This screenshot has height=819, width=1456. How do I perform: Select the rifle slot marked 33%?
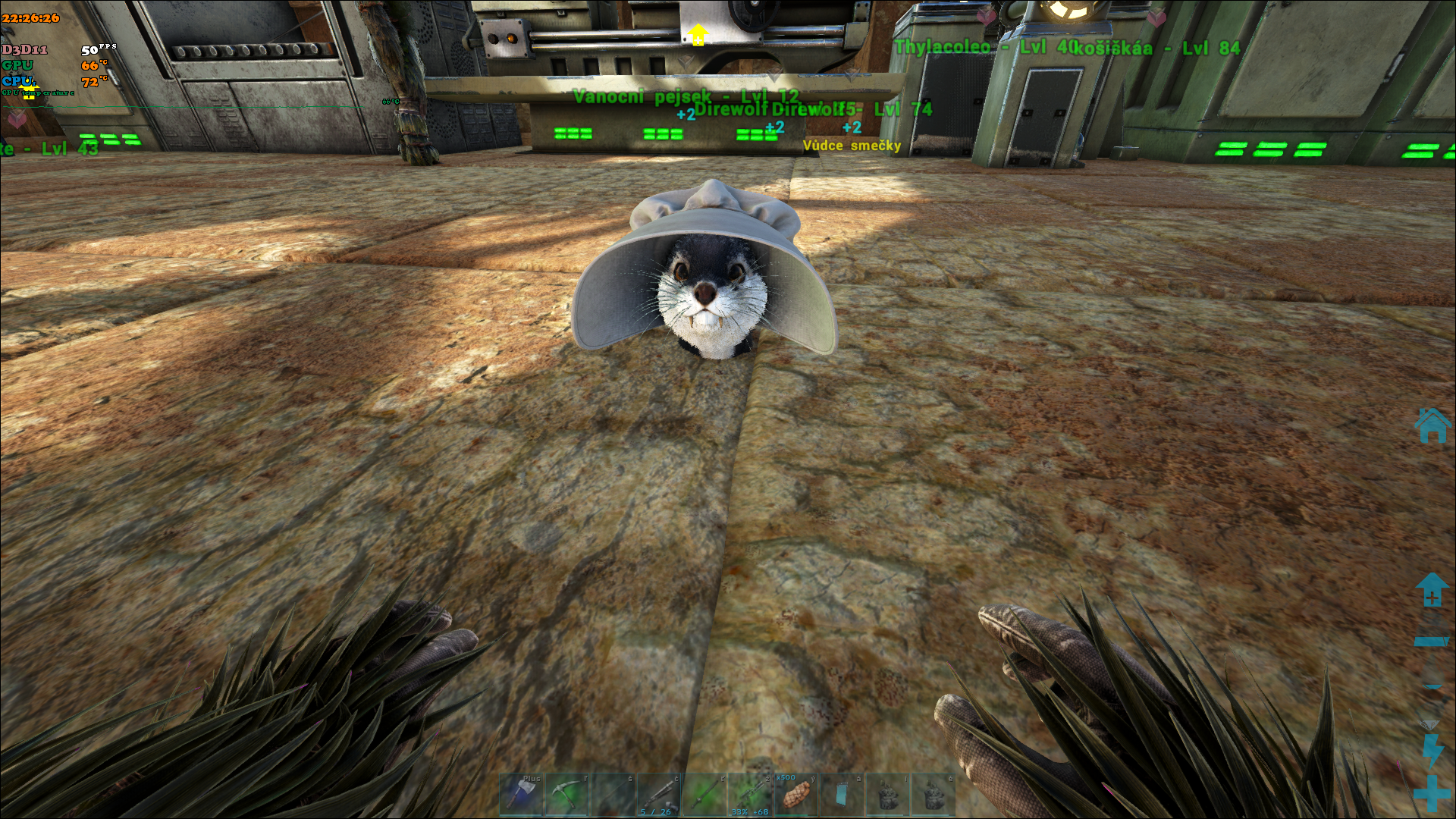pyautogui.click(x=750, y=795)
